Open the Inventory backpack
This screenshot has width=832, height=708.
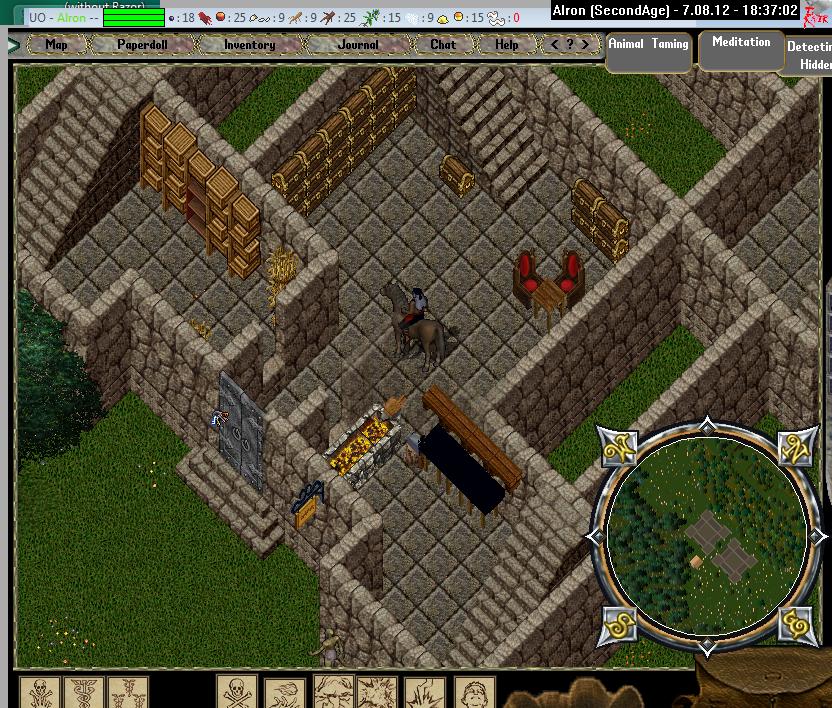(x=249, y=45)
